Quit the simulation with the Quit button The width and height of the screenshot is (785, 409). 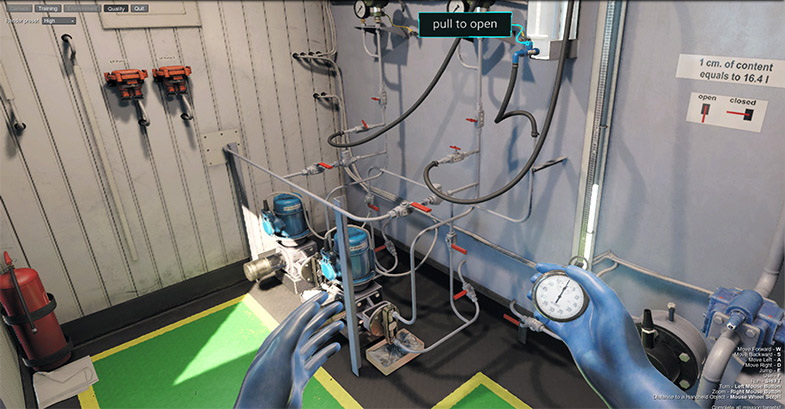pos(139,8)
